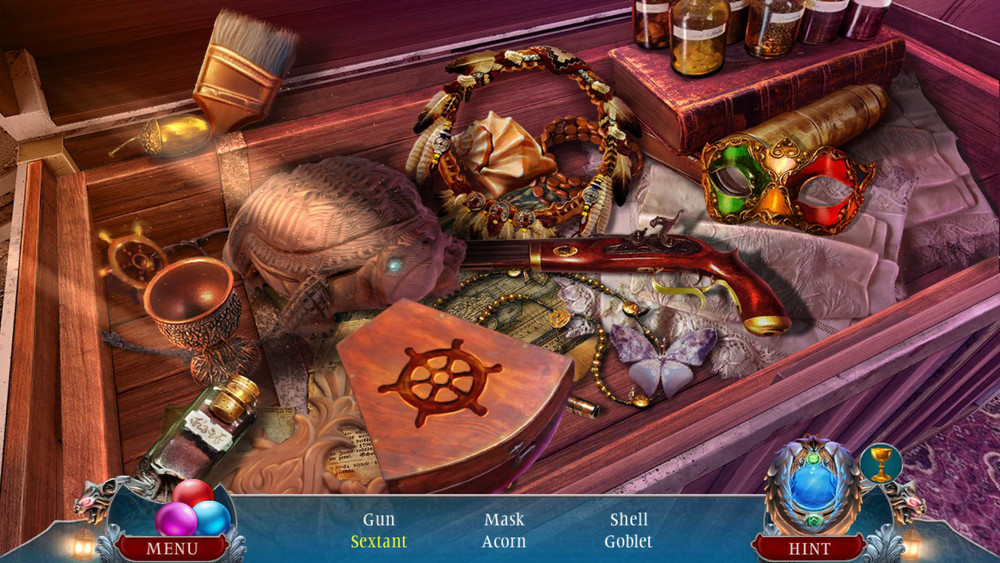The height and width of the screenshot is (563, 1000).
Task: Open the MENU button
Action: click(172, 549)
